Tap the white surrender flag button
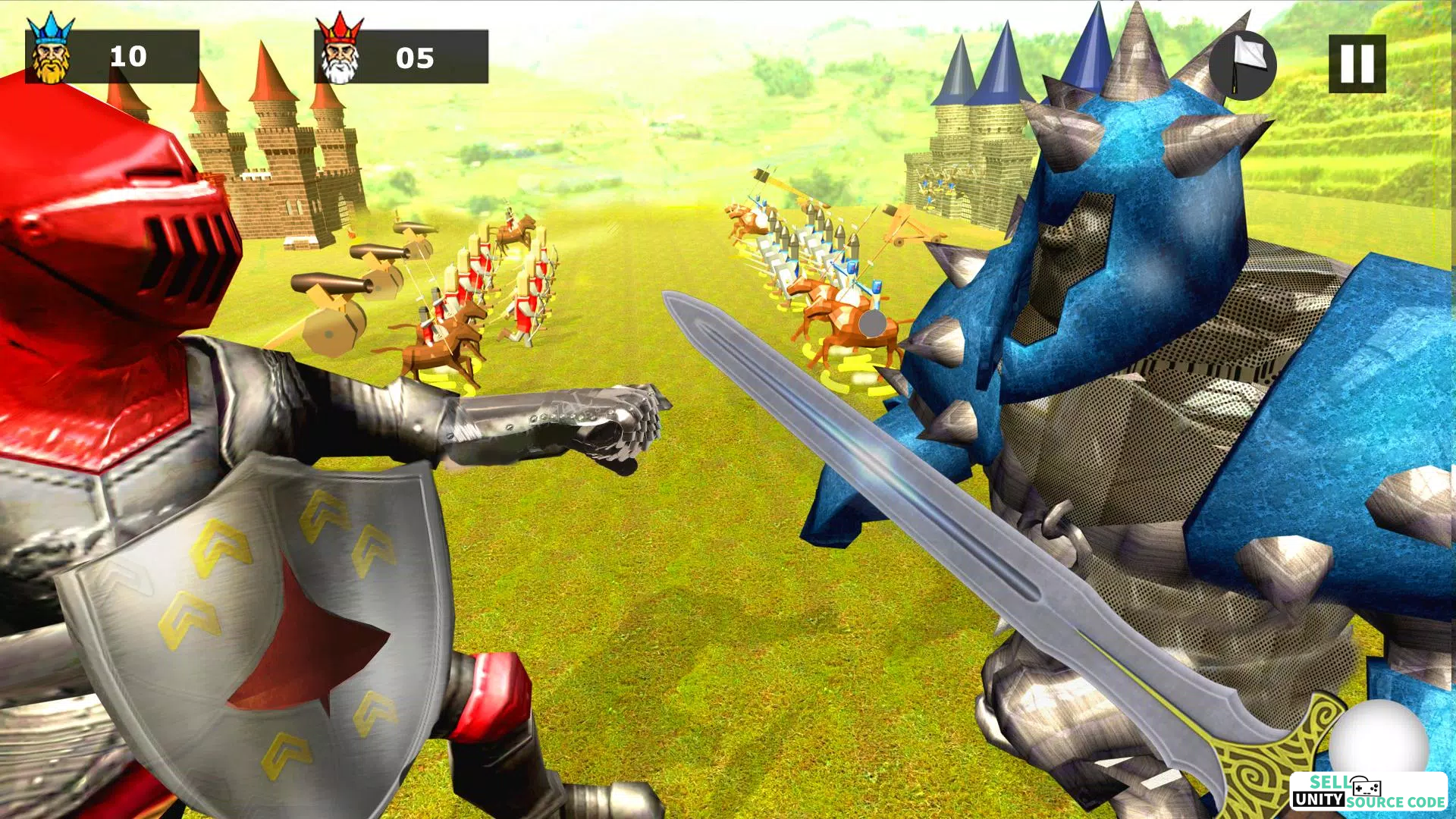The image size is (1456, 819). pos(1242,65)
